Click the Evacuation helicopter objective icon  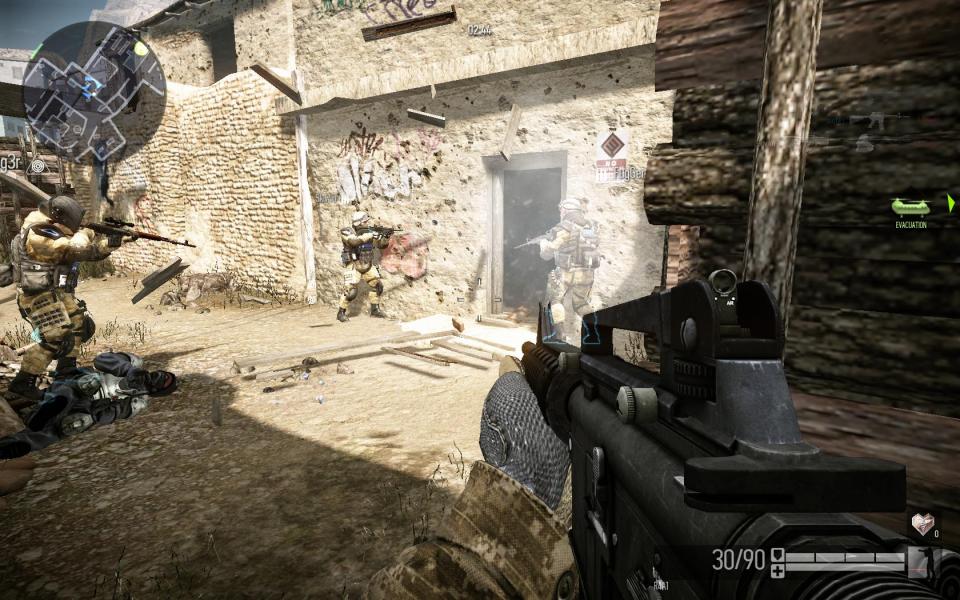pyautogui.click(x=910, y=207)
